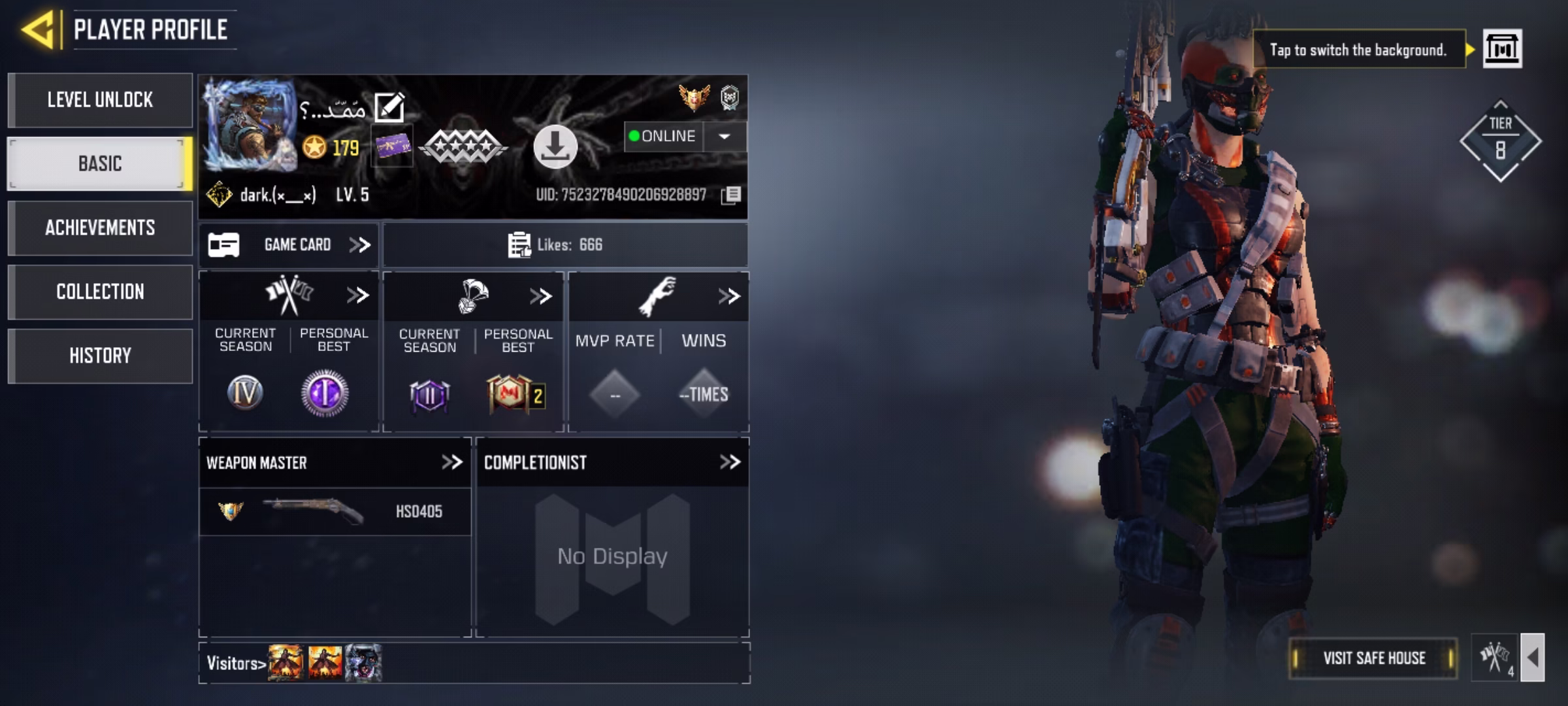1568x706 pixels.
Task: Open the Visitors list
Action: tap(236, 664)
